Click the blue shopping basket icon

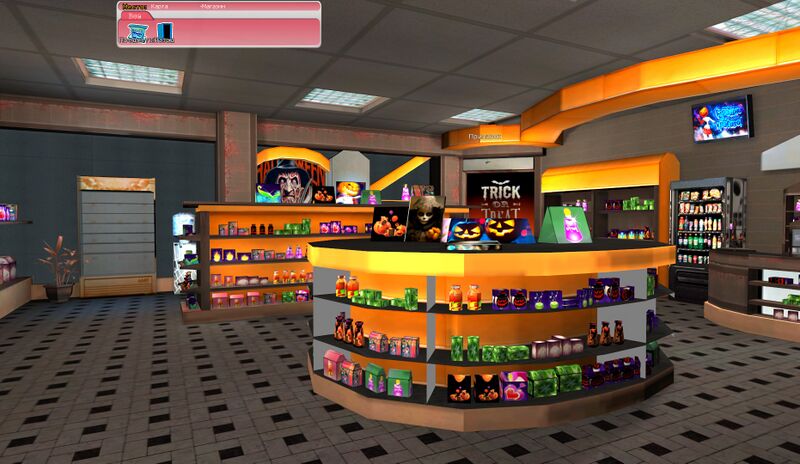click(x=138, y=32)
